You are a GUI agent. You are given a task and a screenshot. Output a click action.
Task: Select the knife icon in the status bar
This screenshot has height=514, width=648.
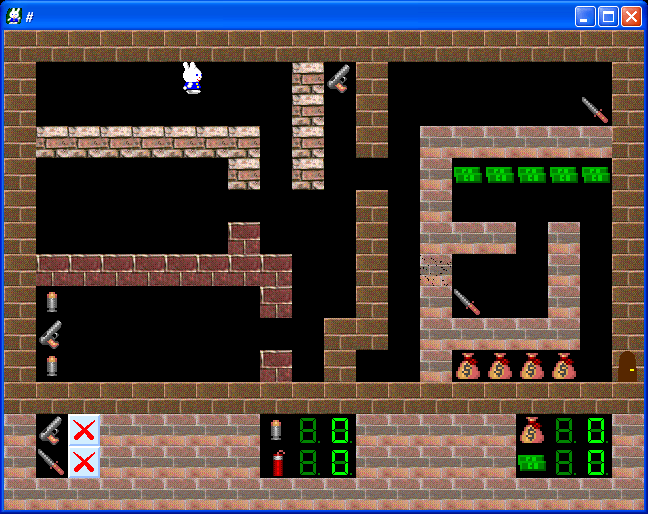51,462
